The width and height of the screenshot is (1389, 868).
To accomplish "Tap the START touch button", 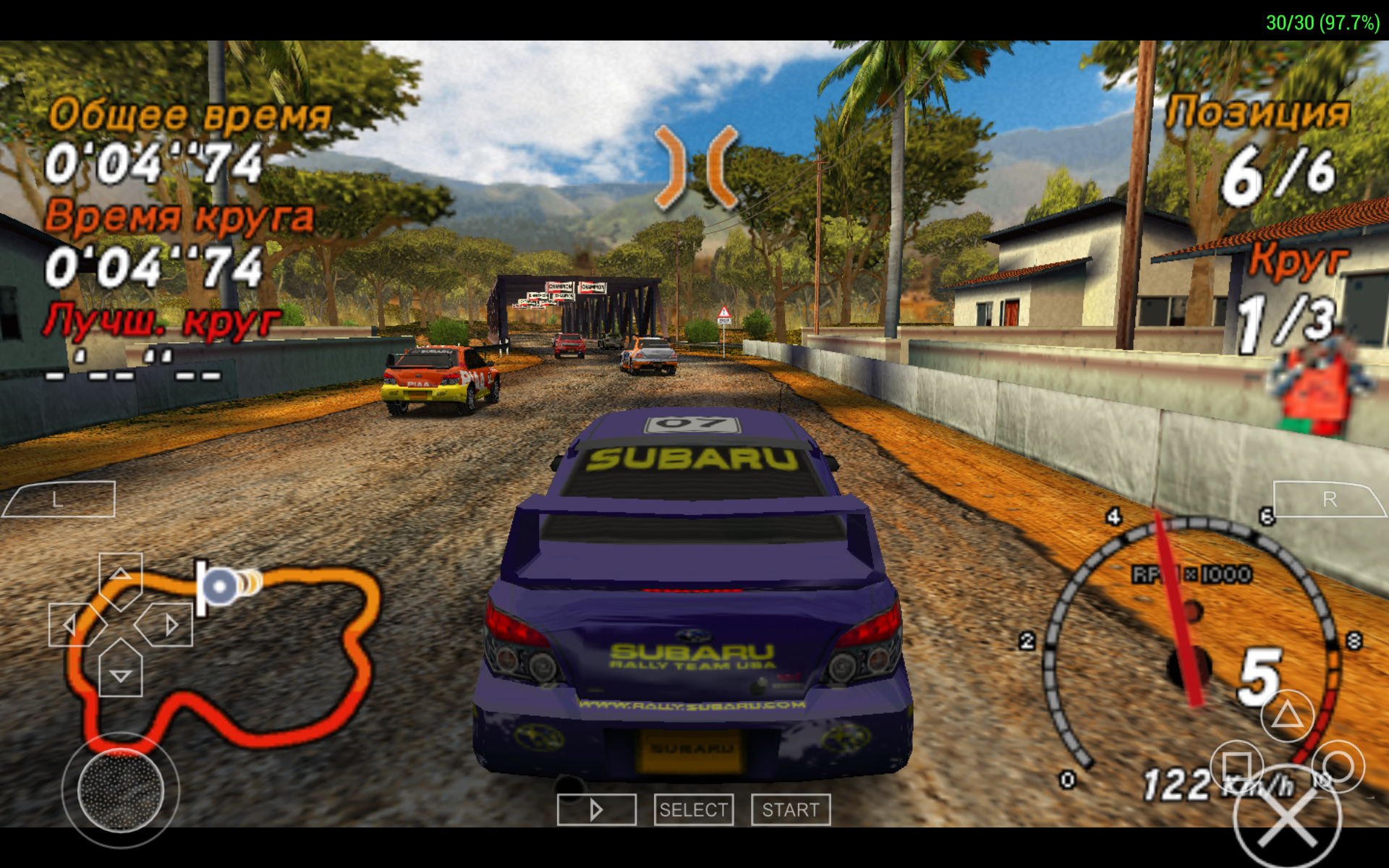I will click(x=790, y=809).
